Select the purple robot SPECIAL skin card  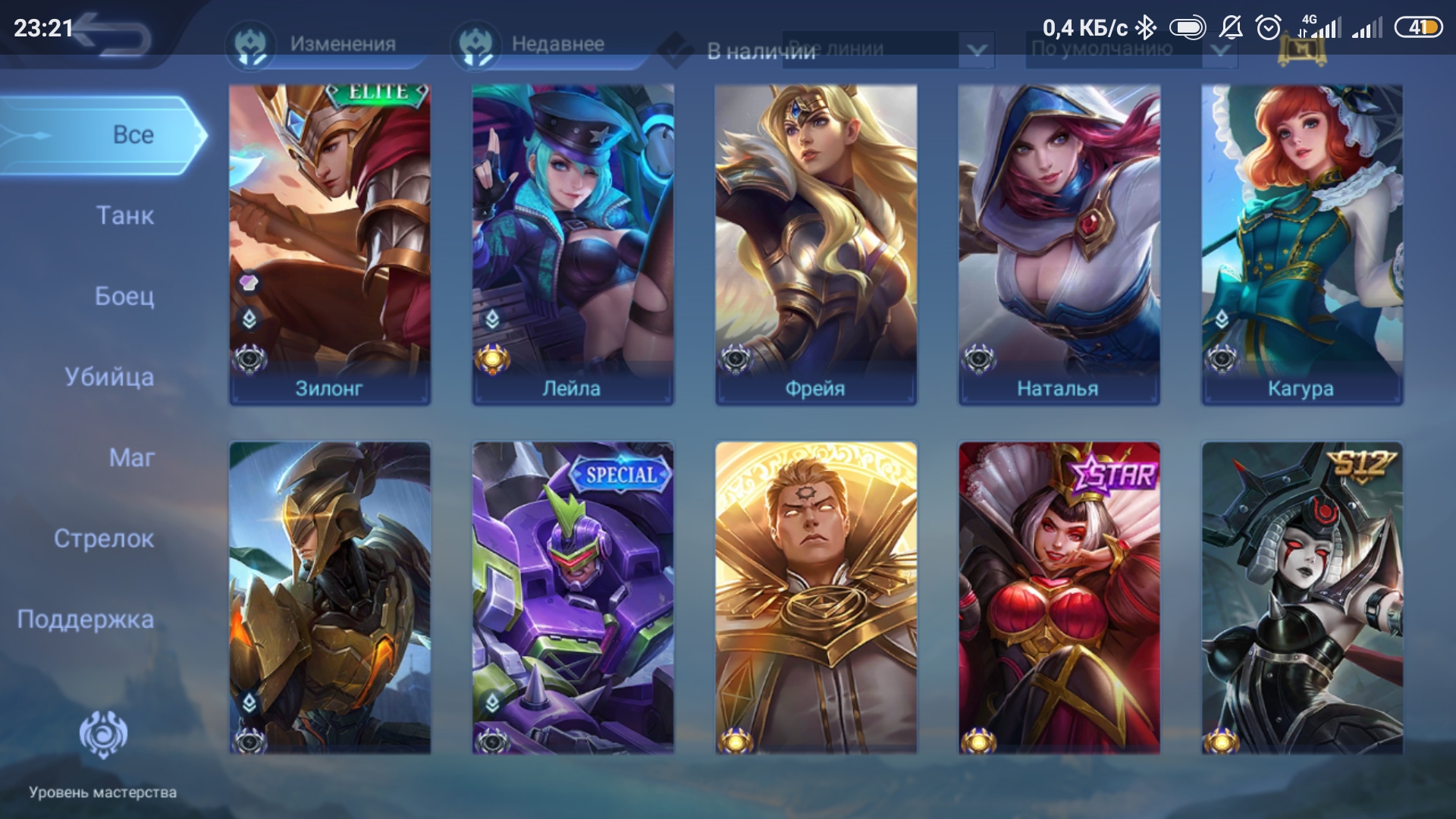(x=573, y=598)
